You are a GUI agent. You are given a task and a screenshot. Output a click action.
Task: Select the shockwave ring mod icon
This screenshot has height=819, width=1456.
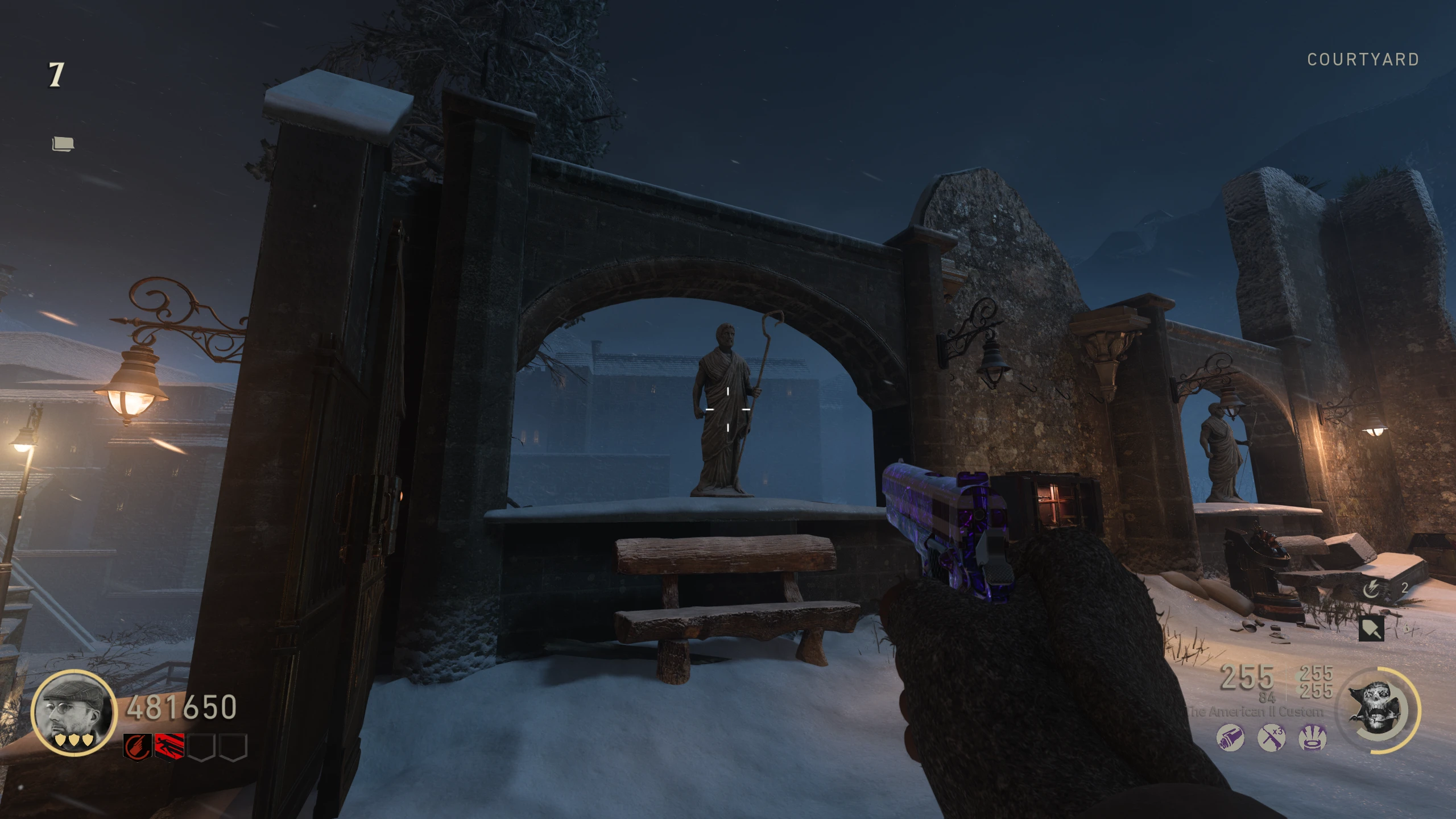coord(1313,738)
